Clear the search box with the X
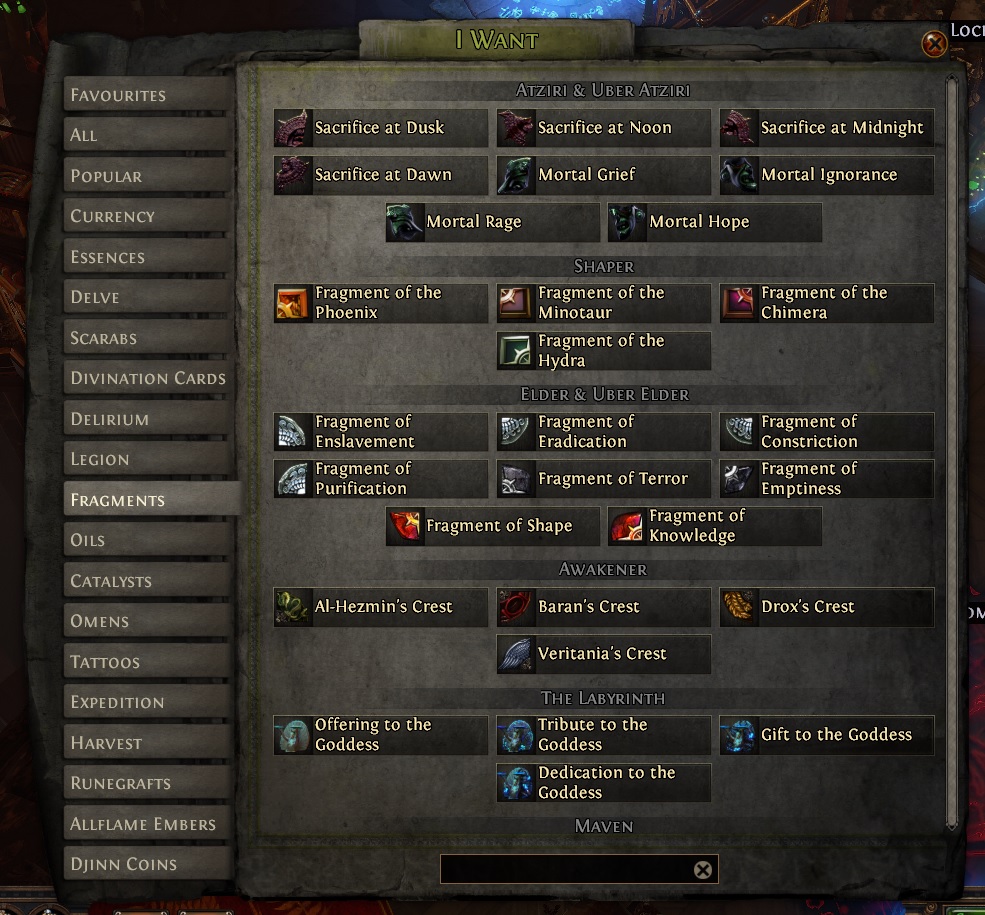985x915 pixels. (703, 870)
